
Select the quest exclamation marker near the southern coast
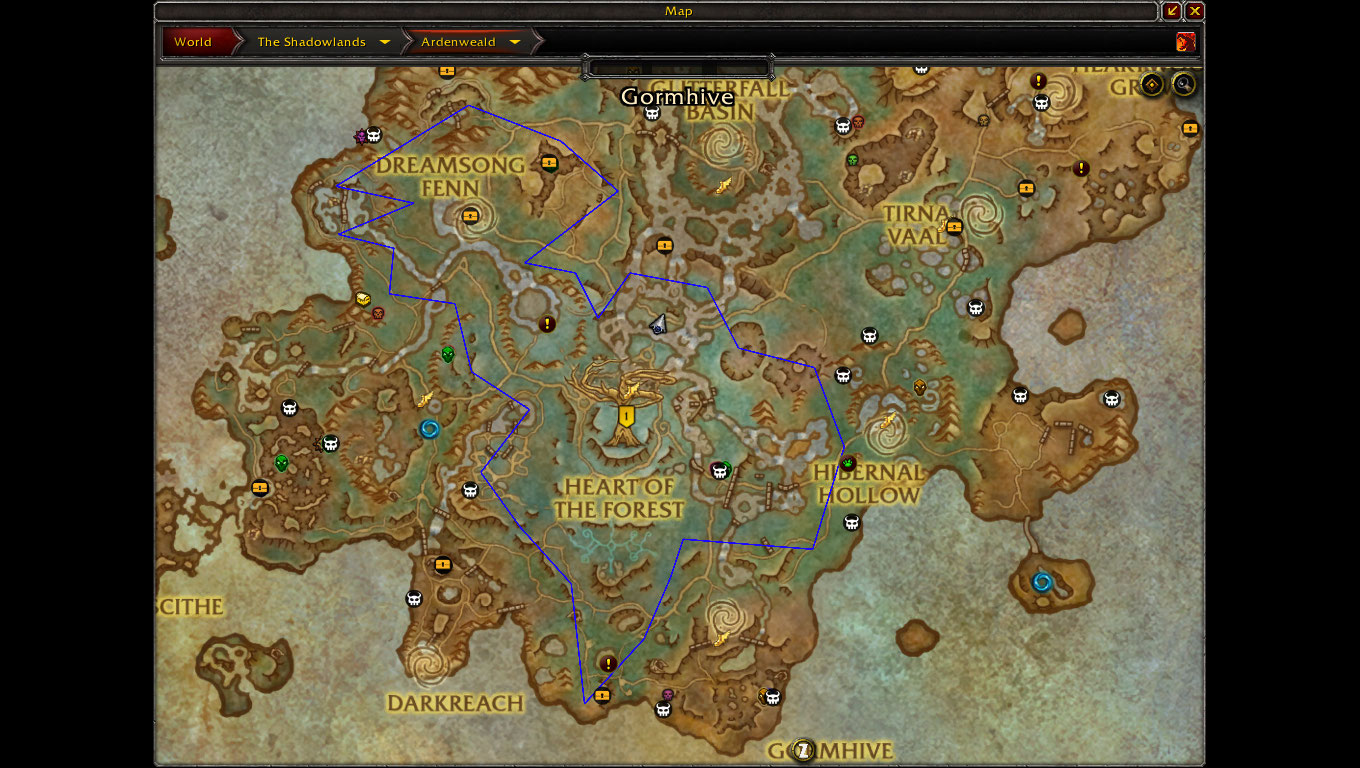608,663
